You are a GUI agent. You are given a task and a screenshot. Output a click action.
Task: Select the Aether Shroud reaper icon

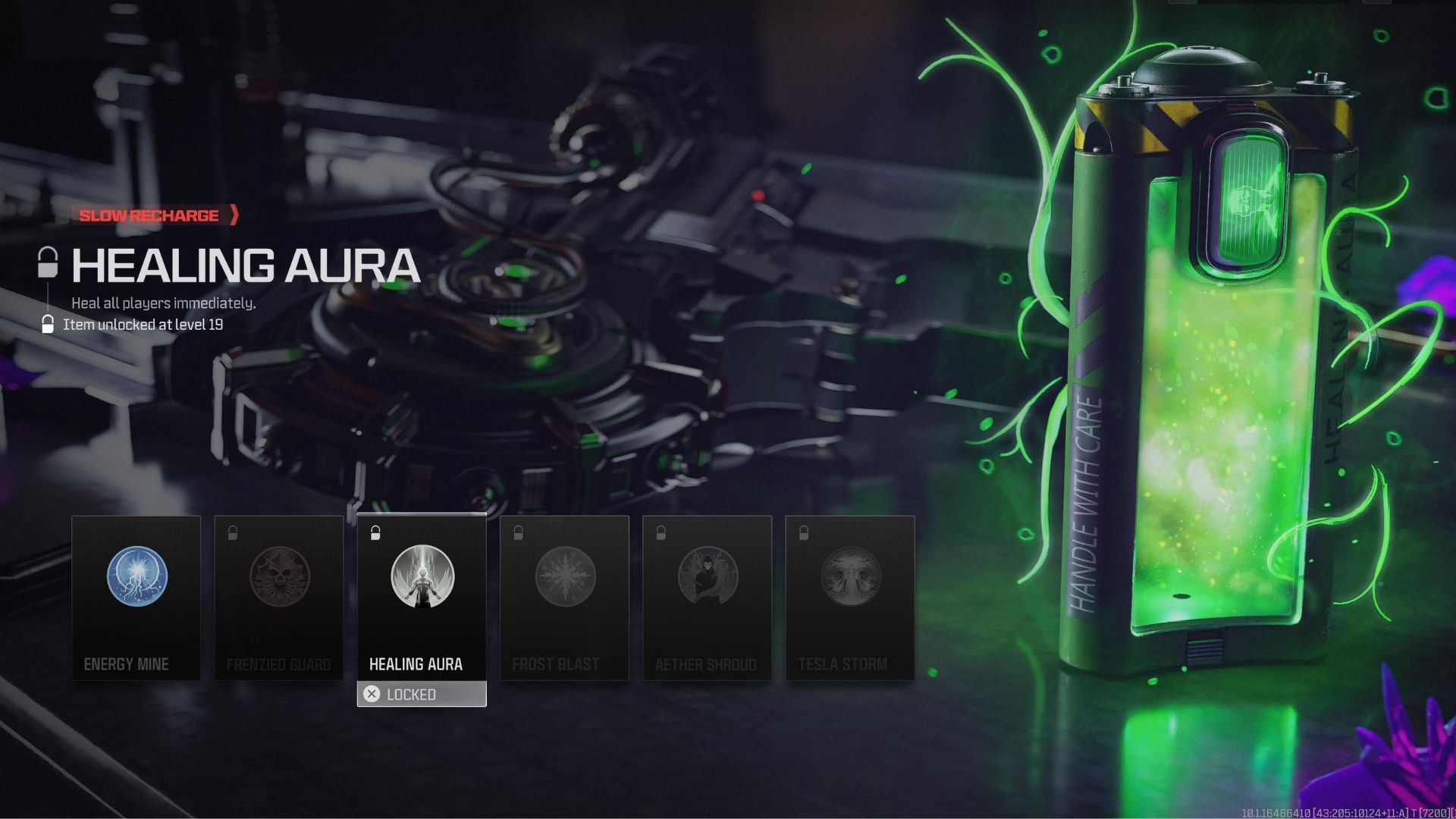(x=707, y=578)
